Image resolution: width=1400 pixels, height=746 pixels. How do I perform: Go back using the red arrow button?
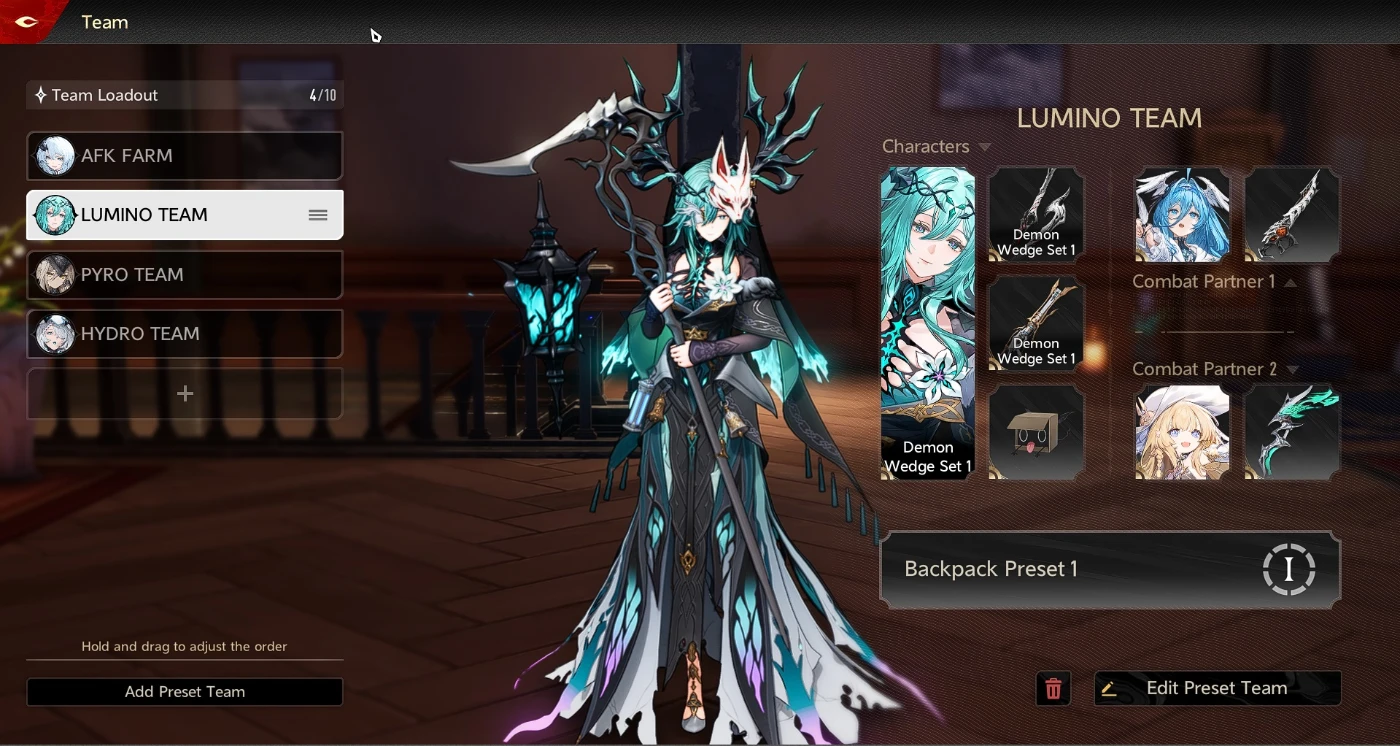[x=26, y=22]
